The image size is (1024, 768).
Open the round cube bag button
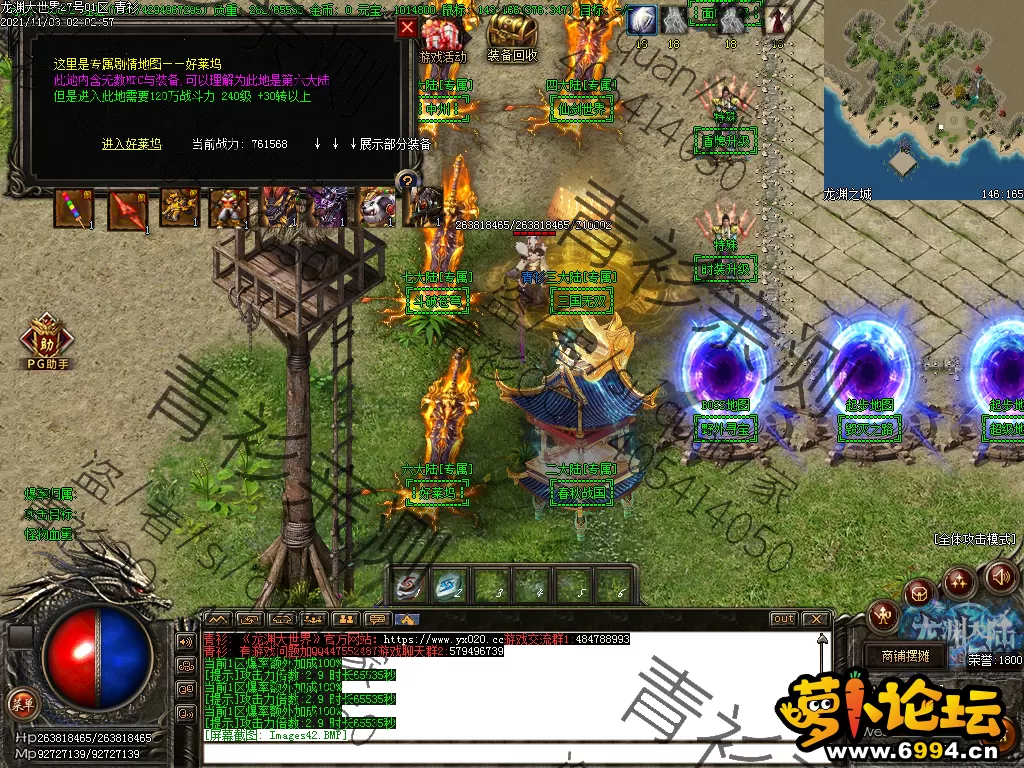pyautogui.click(x=920, y=594)
